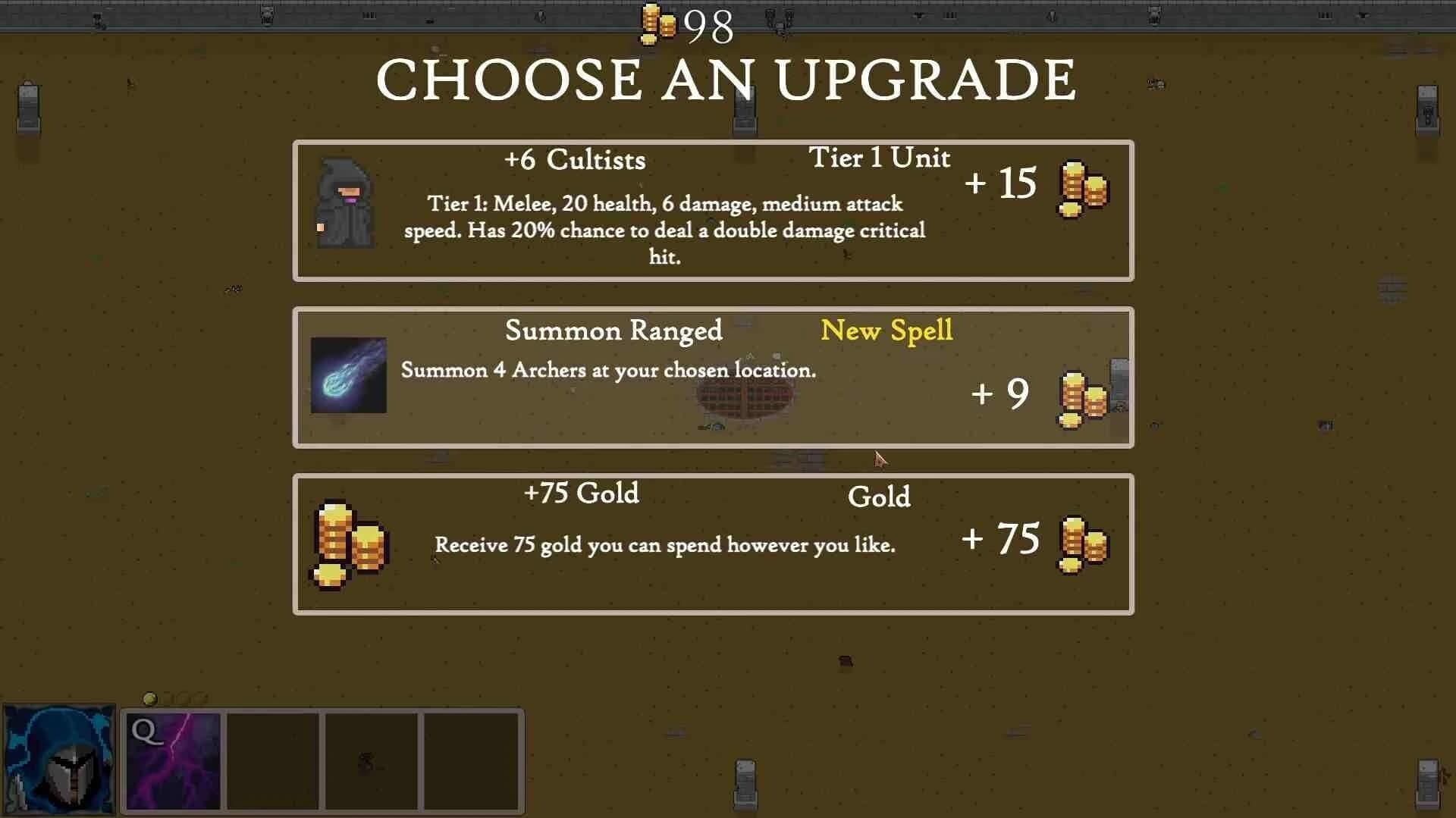Click the Gold label on the third card

(878, 498)
